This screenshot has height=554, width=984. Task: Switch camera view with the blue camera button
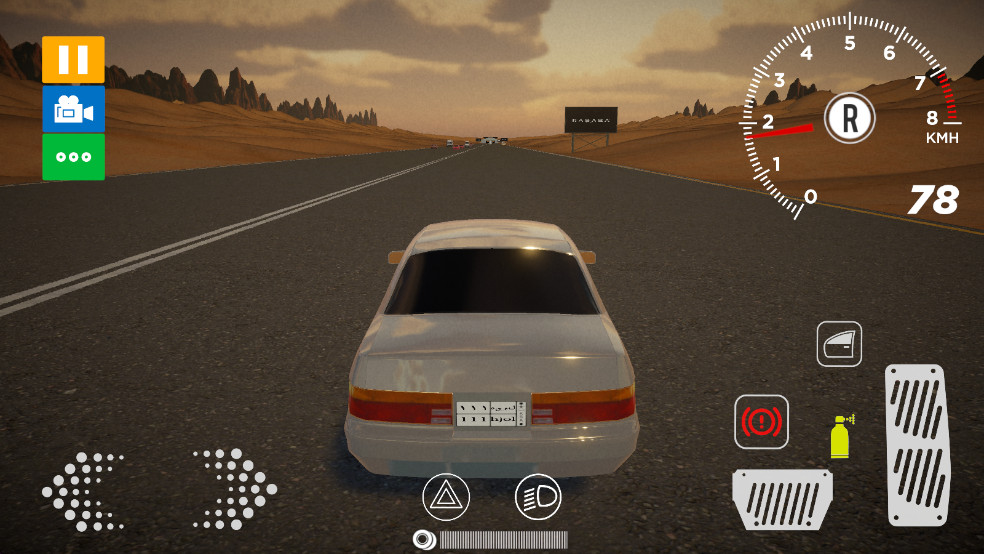point(73,109)
